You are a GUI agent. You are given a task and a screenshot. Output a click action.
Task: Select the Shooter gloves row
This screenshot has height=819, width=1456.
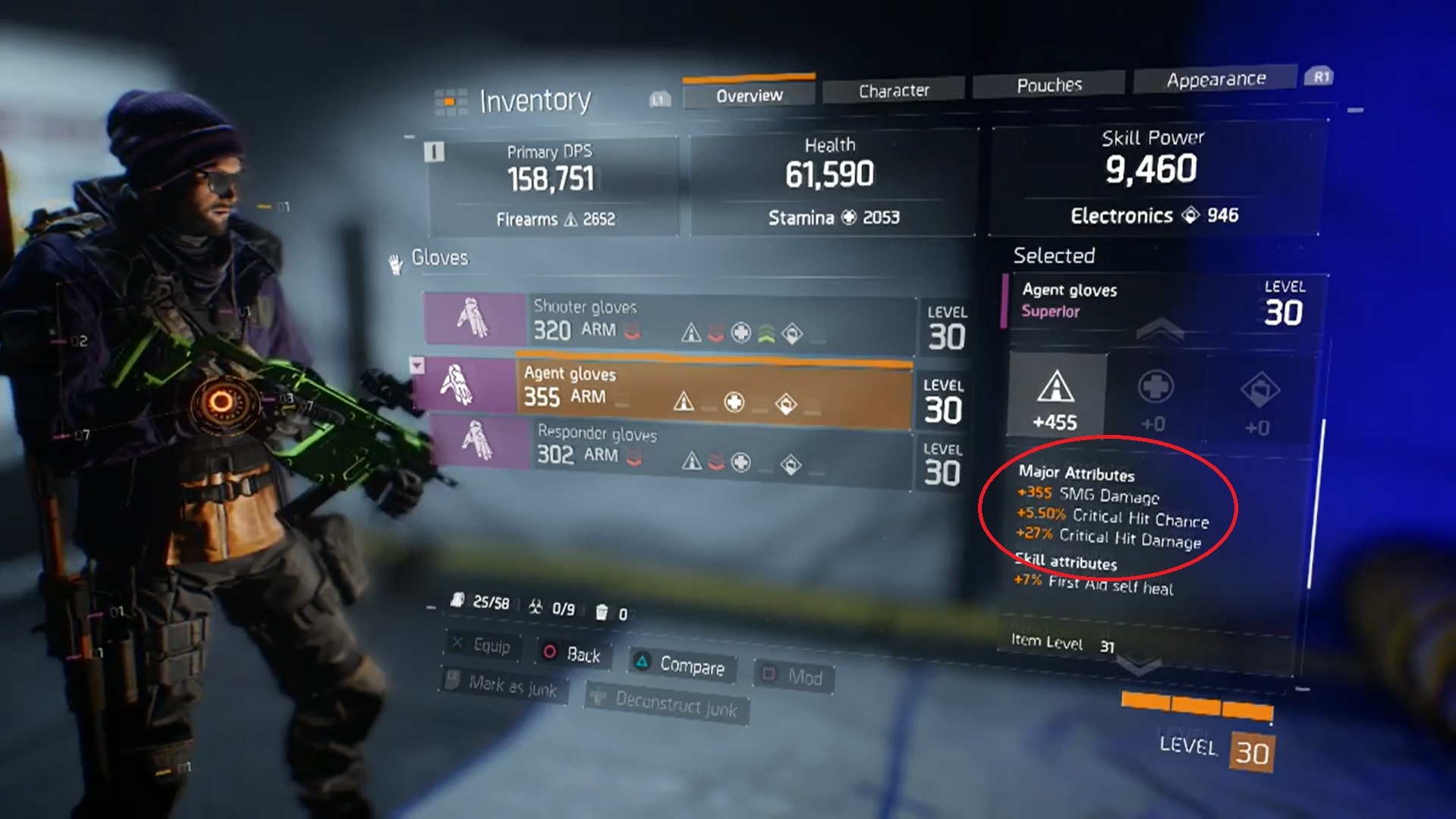pyautogui.click(x=668, y=322)
